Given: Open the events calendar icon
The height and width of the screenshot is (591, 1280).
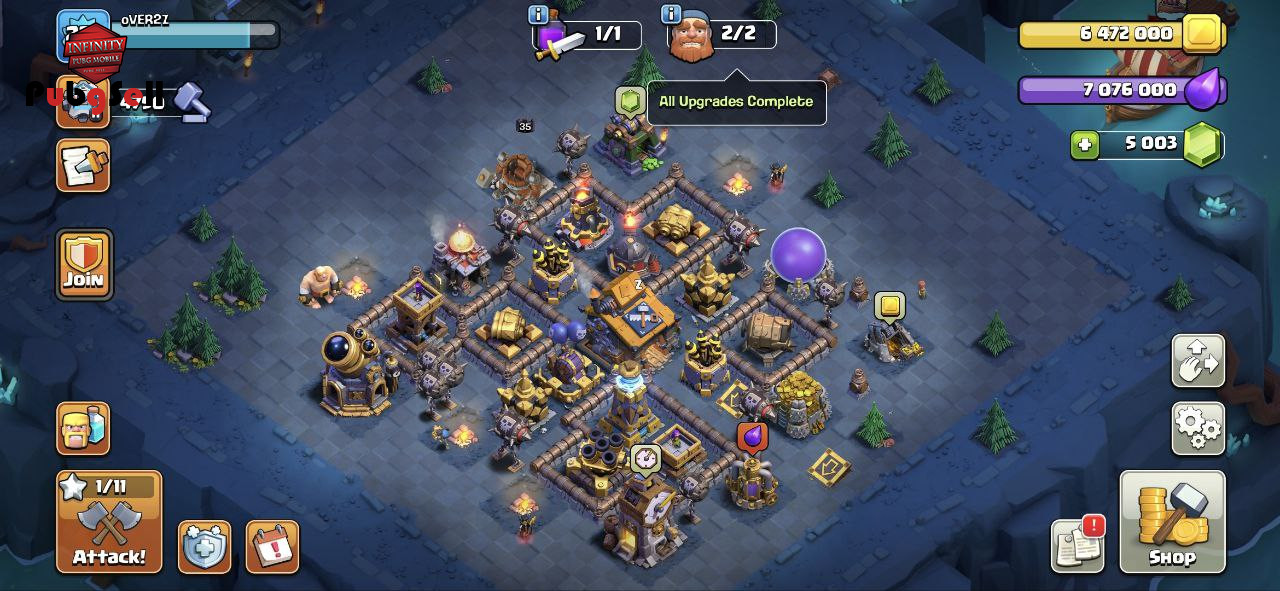Looking at the screenshot, I should [x=272, y=547].
